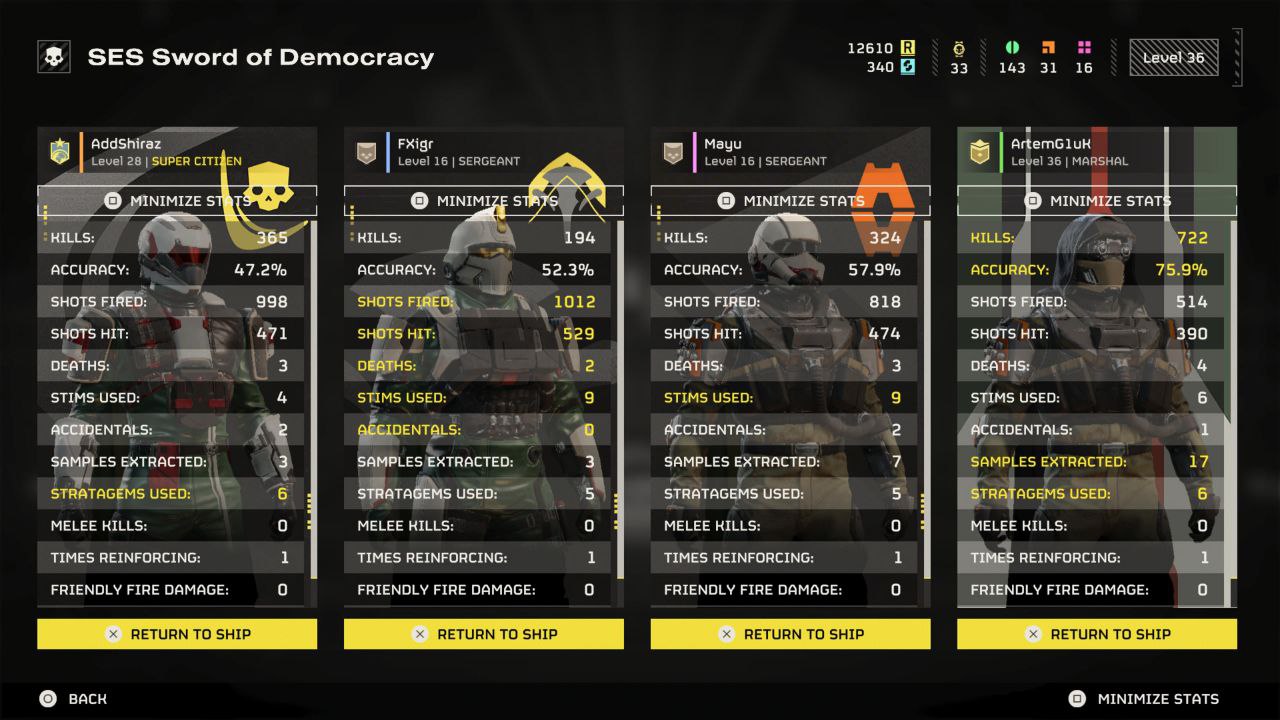1280x720 pixels.
Task: Select the FXigr Sergeant player banner
Action: pos(484,152)
